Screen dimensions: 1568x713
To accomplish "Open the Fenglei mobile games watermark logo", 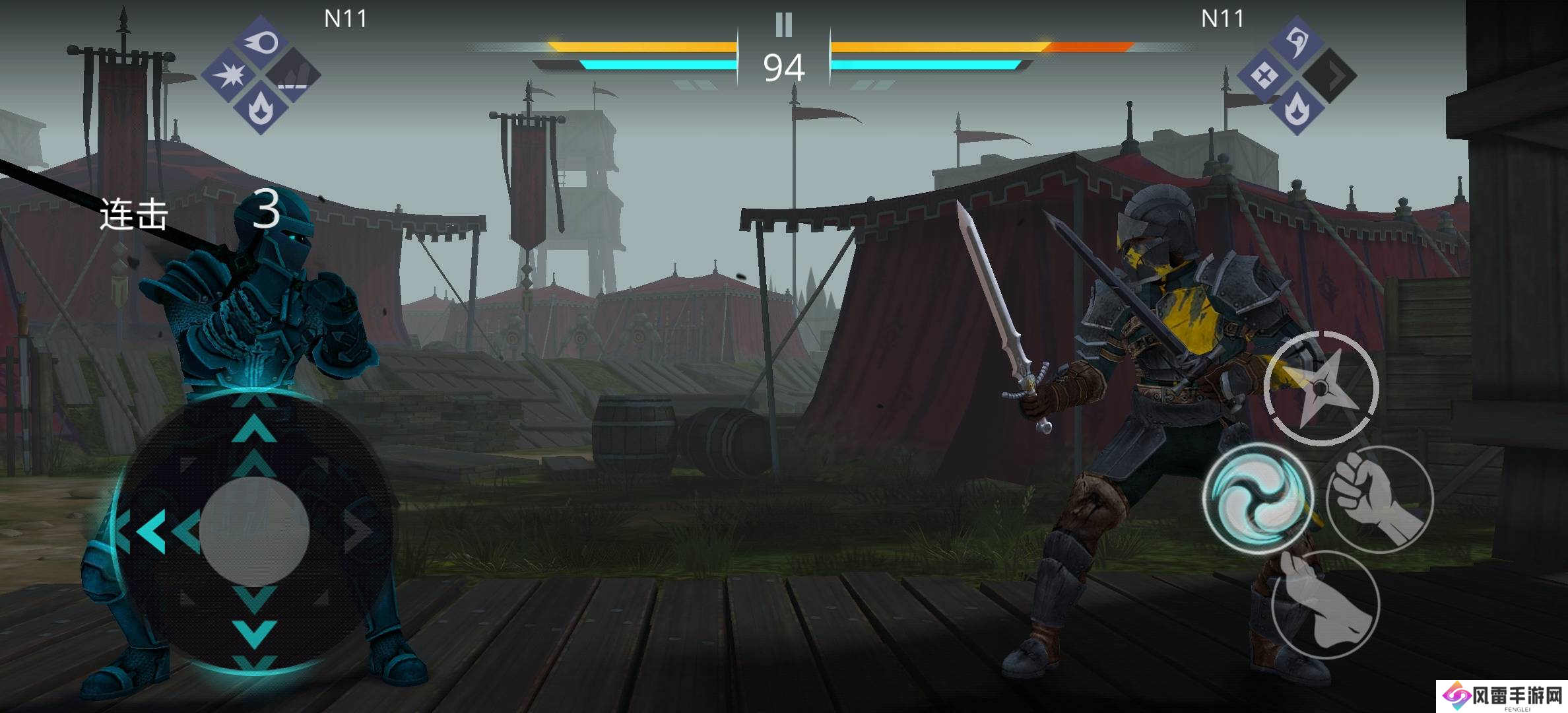I will pyautogui.click(x=1502, y=696).
